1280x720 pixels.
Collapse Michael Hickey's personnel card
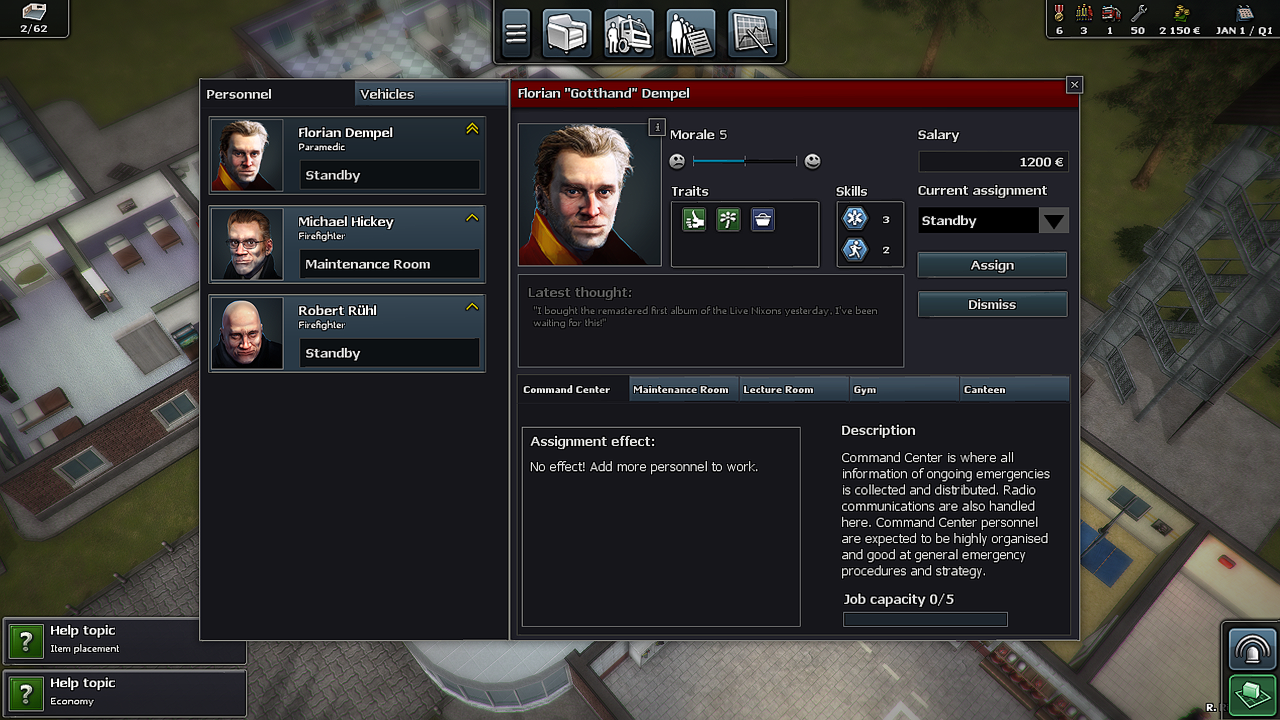[471, 218]
